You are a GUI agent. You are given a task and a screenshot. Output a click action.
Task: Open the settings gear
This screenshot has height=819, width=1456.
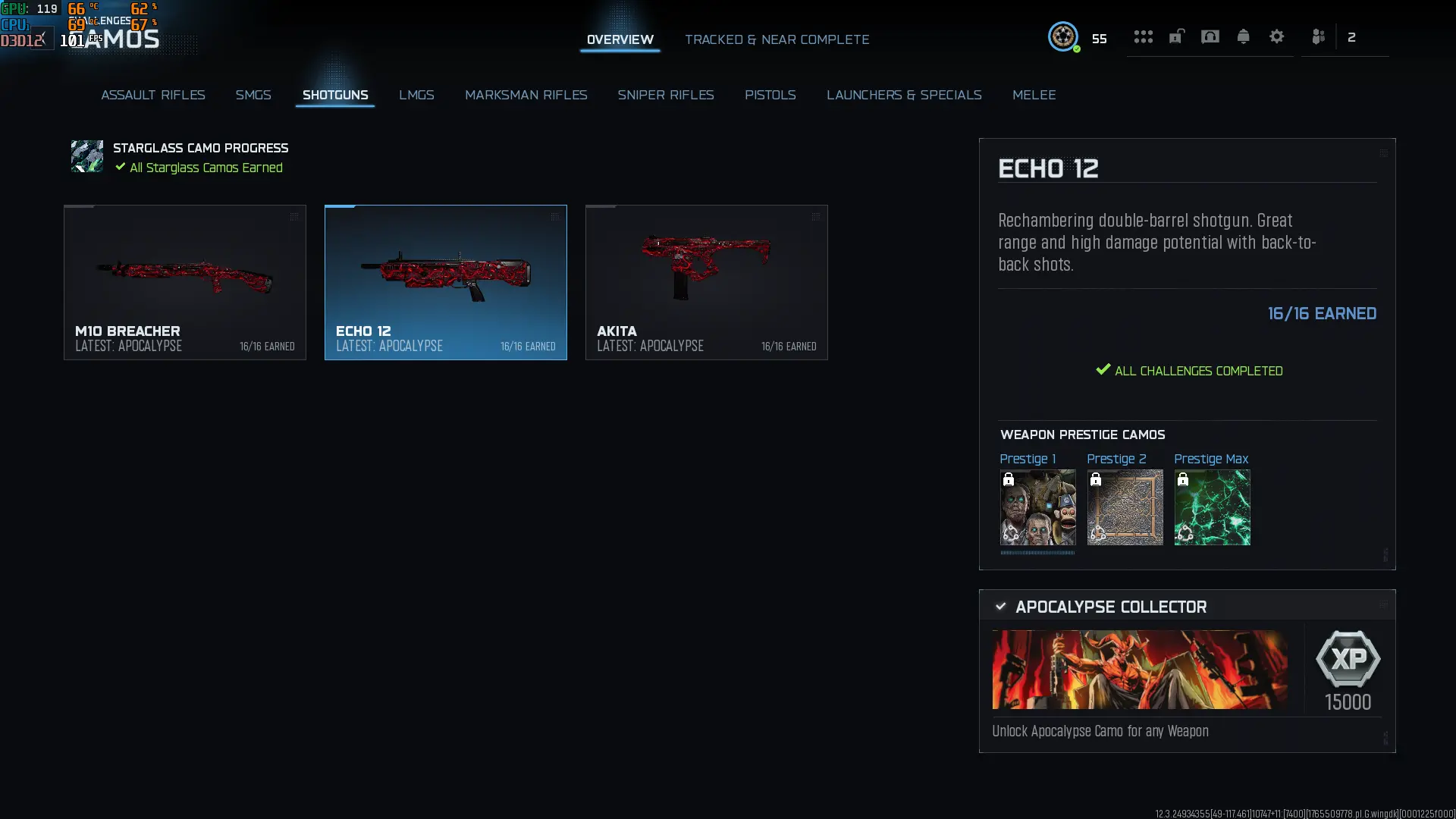pos(1277,36)
